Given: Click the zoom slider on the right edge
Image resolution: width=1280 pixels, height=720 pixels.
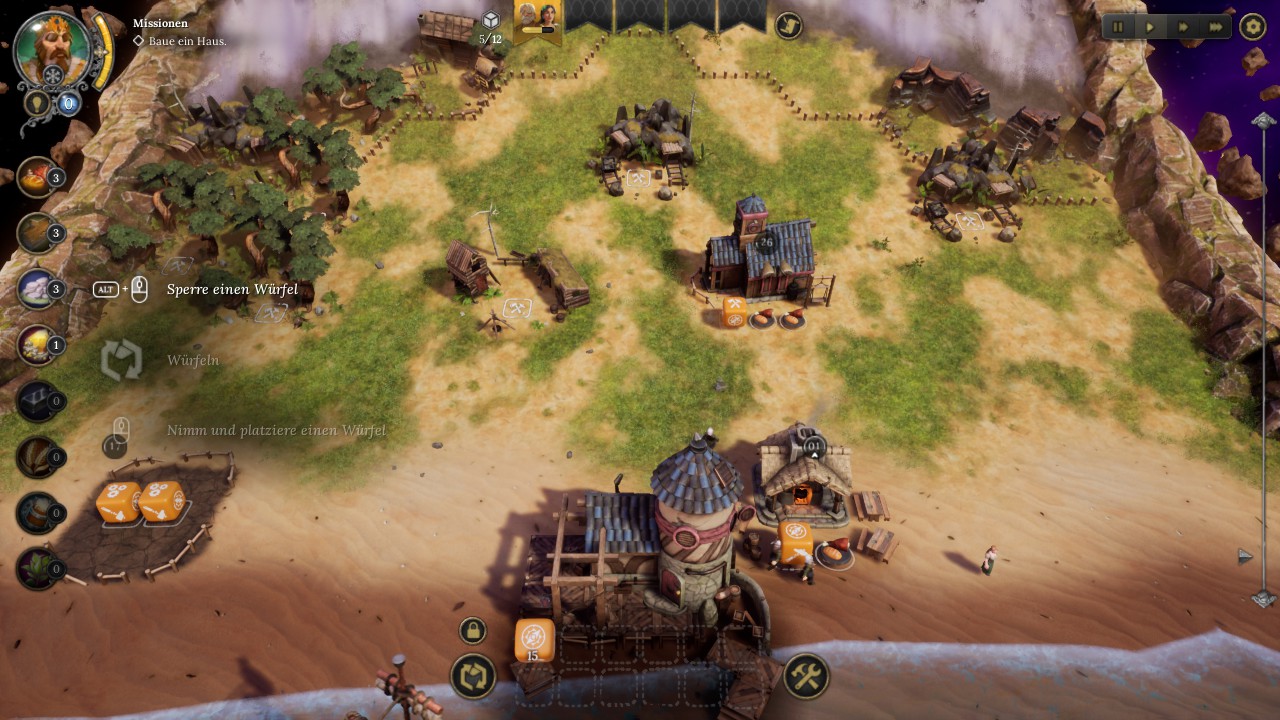Looking at the screenshot, I should [x=1264, y=360].
